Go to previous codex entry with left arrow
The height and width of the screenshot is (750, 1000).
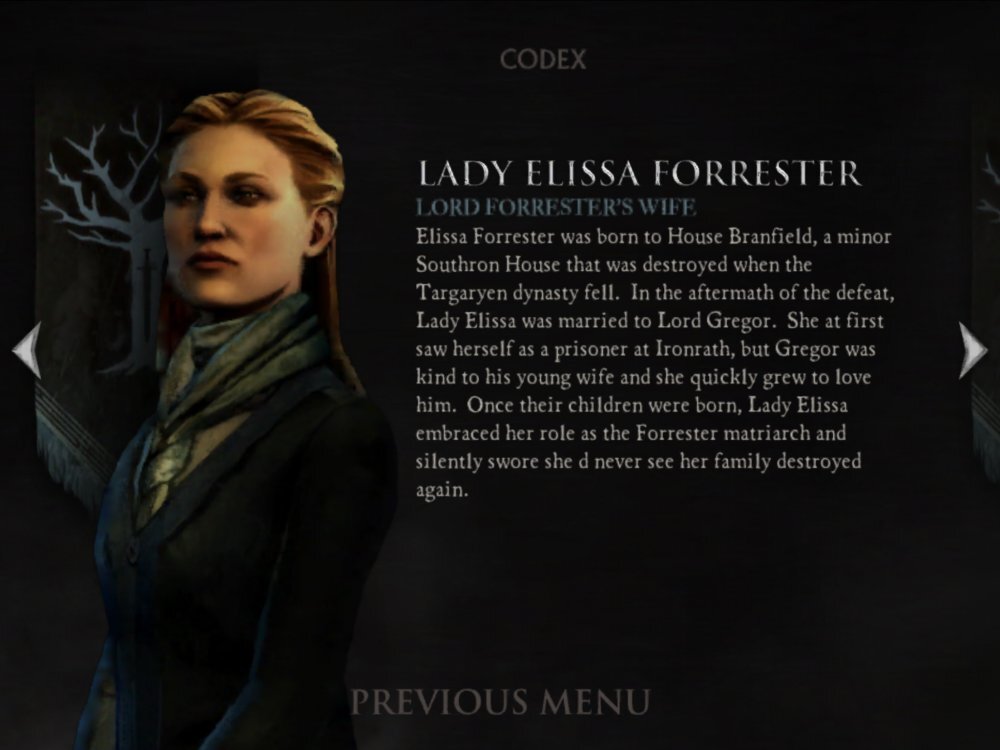[x=26, y=350]
